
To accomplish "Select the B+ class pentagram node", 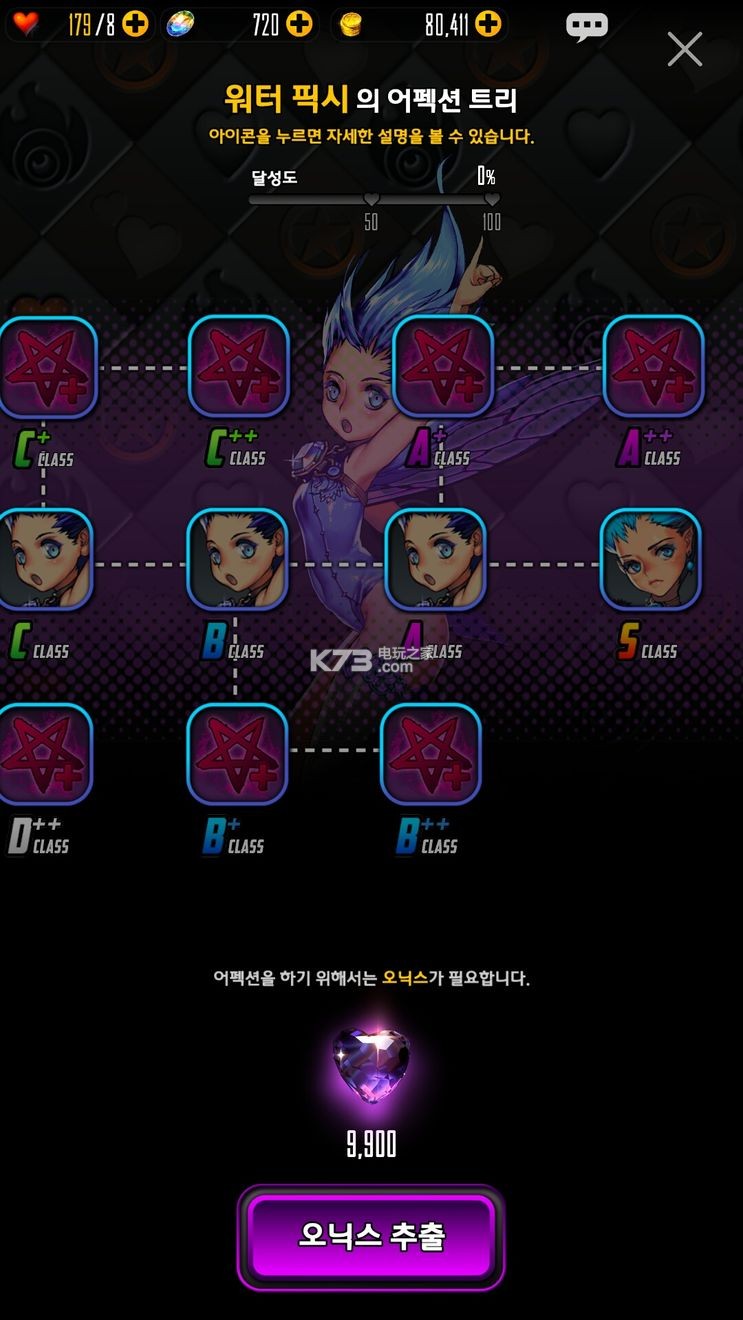I will [x=237, y=755].
